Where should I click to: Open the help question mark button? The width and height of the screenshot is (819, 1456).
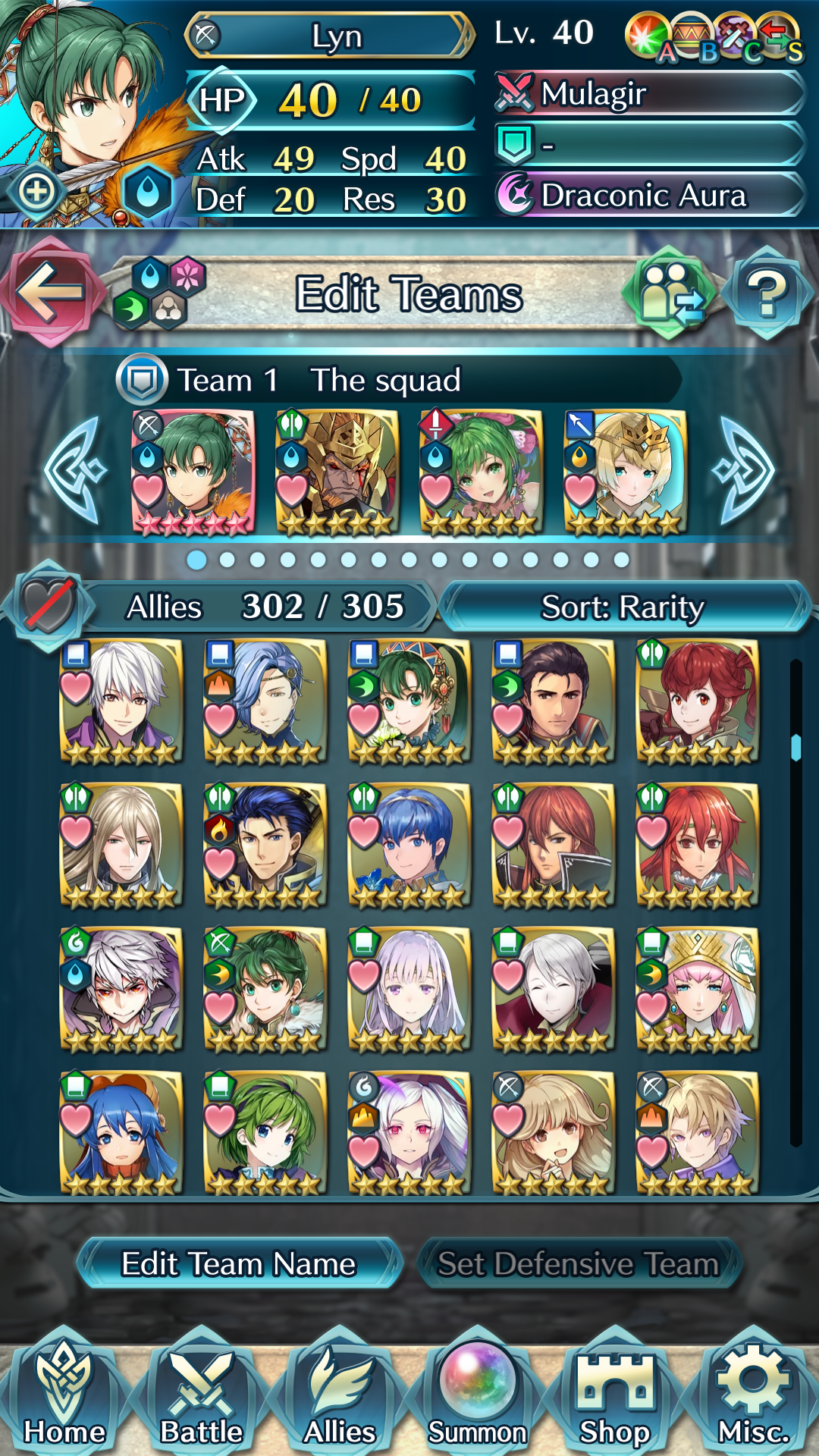(x=767, y=293)
